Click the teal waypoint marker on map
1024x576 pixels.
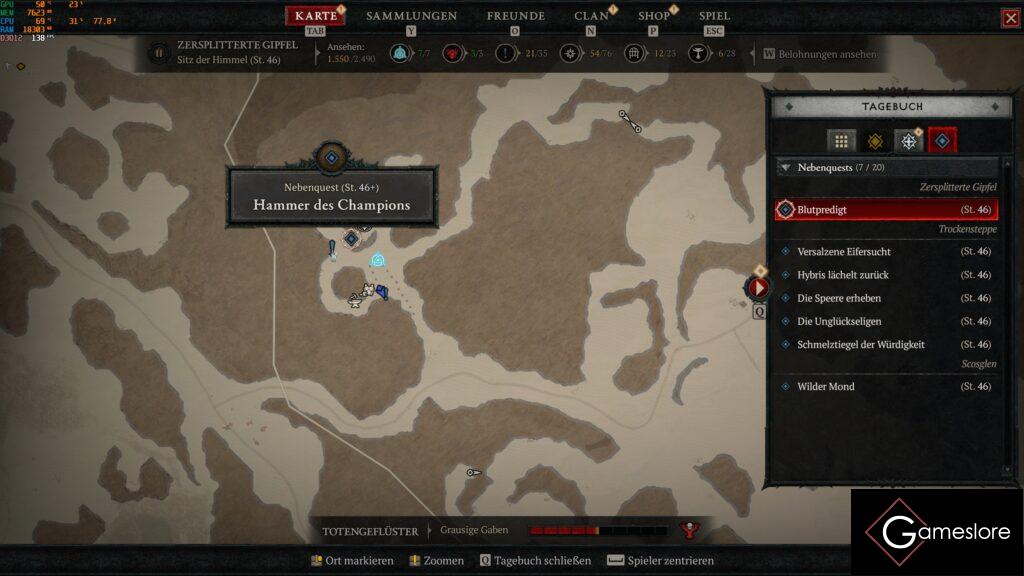[378, 260]
